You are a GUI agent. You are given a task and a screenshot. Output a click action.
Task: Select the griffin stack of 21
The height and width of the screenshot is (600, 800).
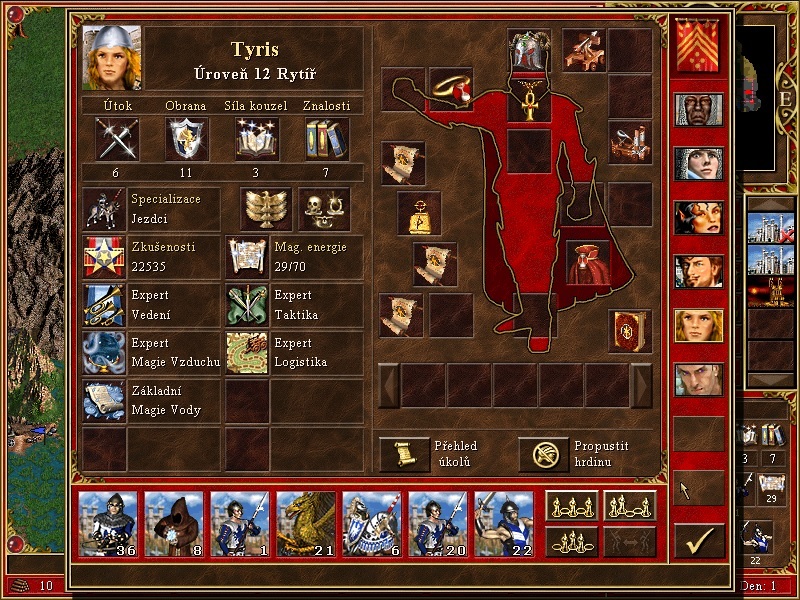pyautogui.click(x=306, y=524)
